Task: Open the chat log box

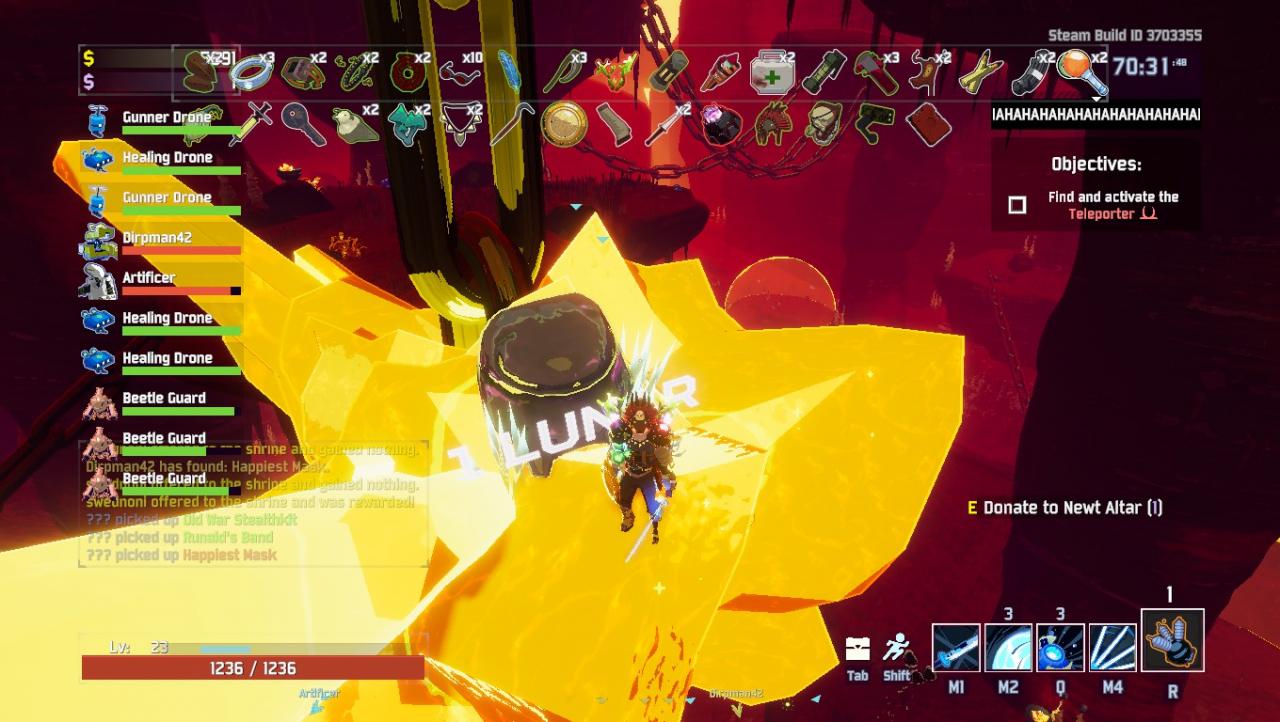Action: point(252,502)
